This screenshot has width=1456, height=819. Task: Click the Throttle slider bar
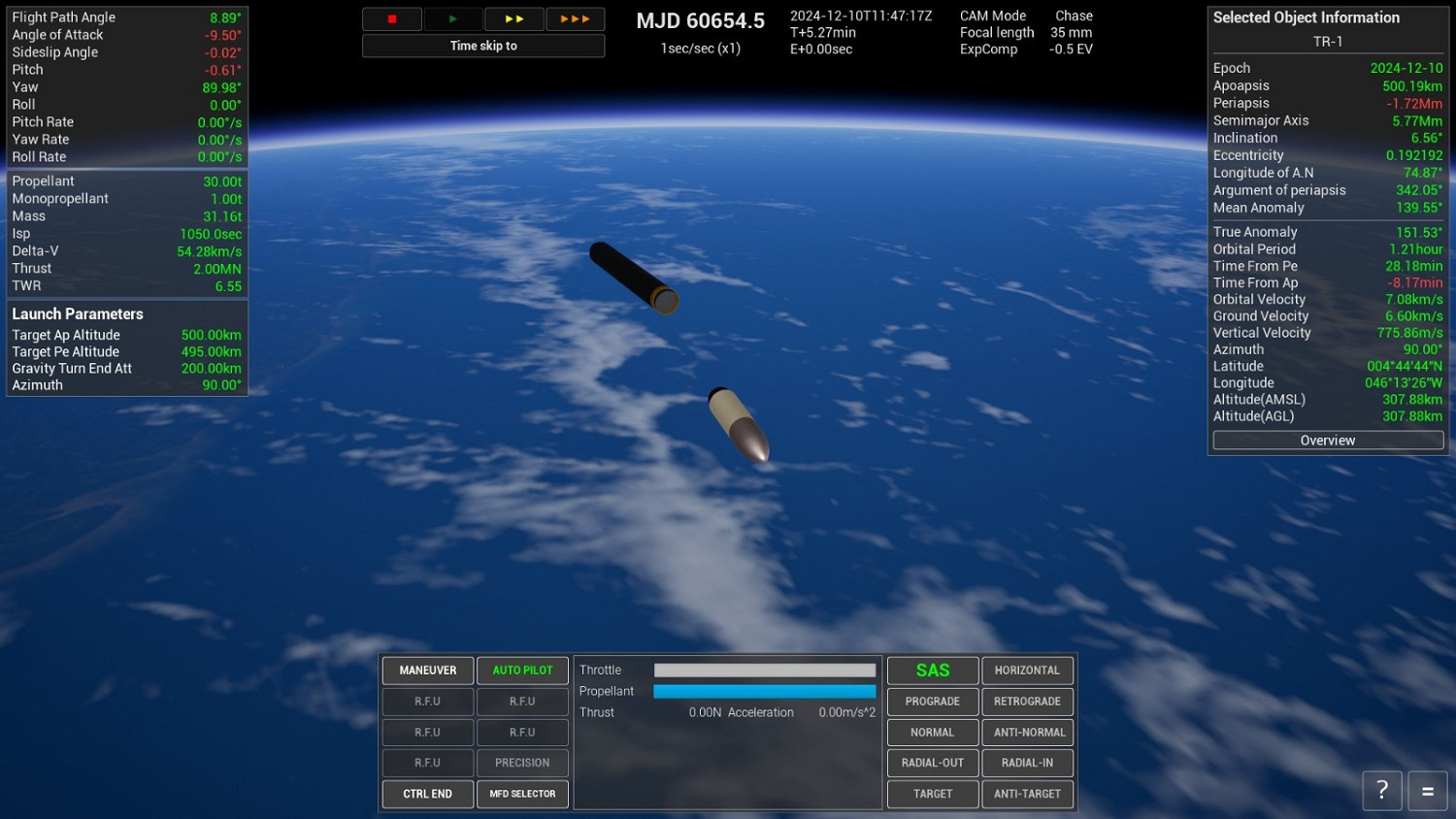[x=763, y=670]
